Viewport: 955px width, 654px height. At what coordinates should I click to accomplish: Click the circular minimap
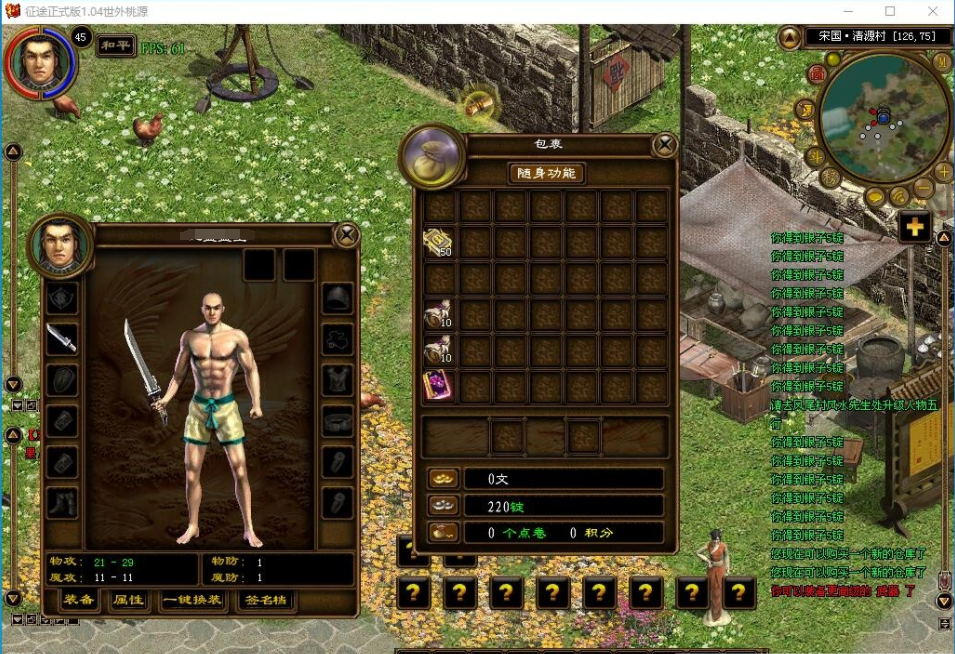pos(883,118)
